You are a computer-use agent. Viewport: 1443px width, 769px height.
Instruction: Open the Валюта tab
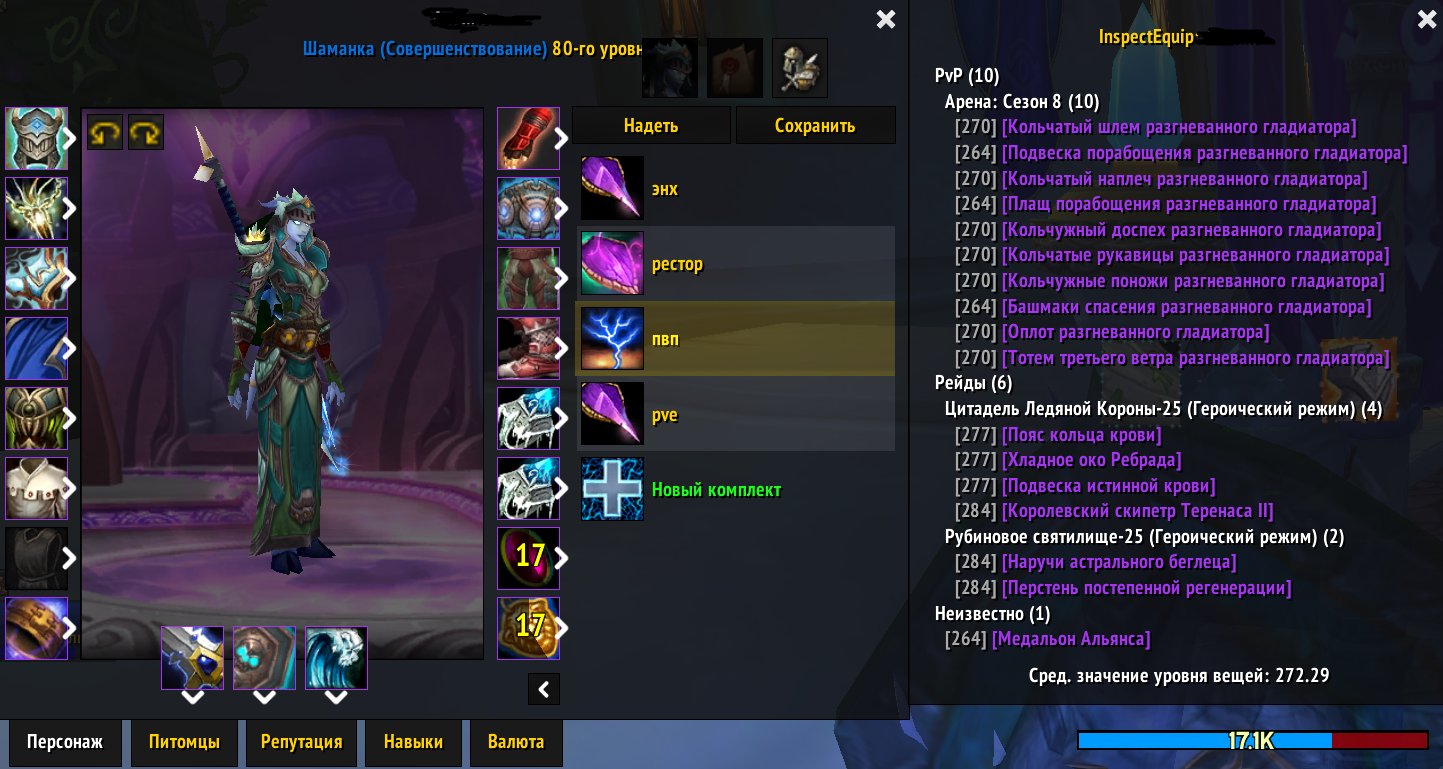point(516,742)
